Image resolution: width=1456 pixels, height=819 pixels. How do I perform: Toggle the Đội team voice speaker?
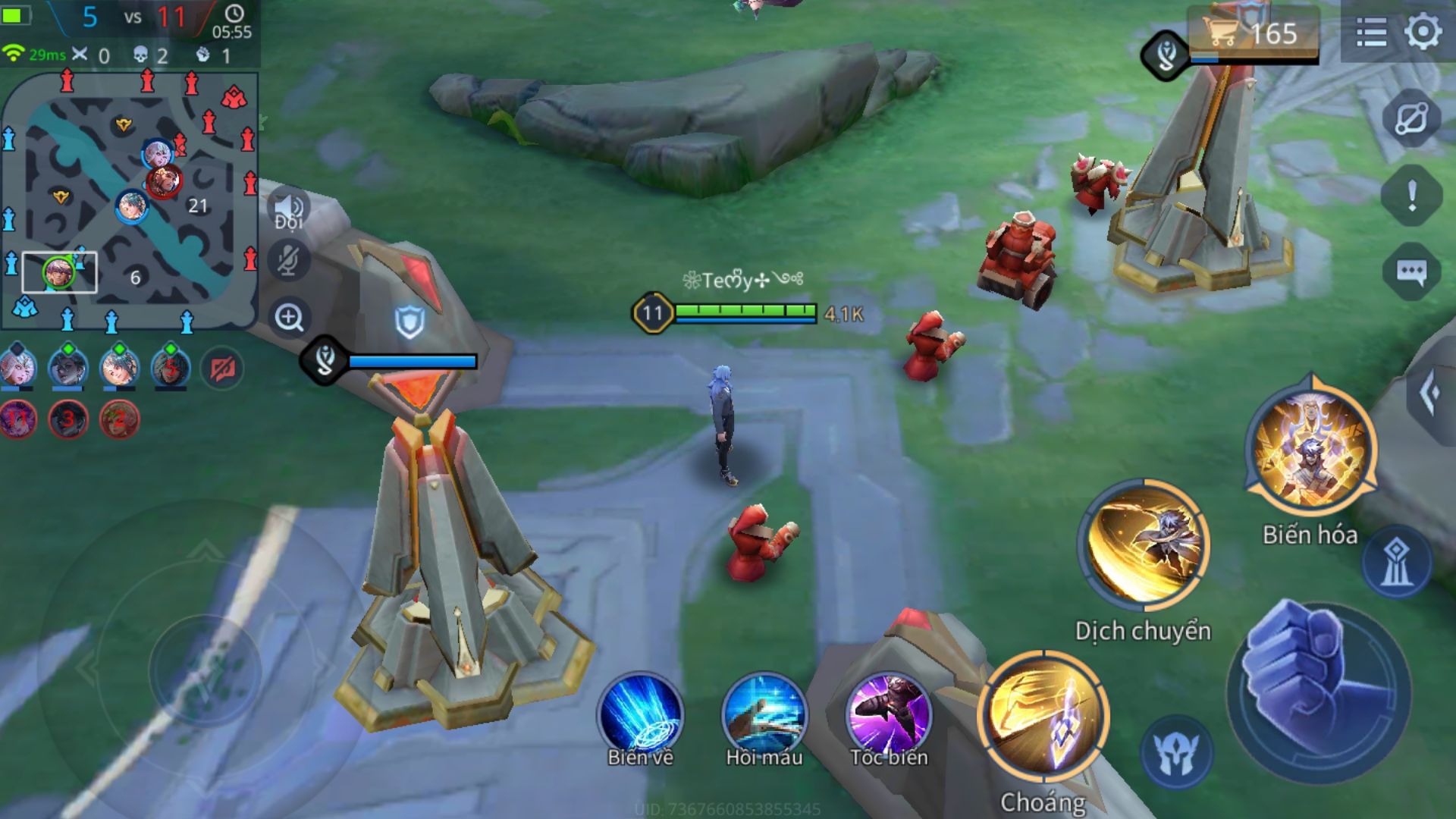pyautogui.click(x=289, y=210)
